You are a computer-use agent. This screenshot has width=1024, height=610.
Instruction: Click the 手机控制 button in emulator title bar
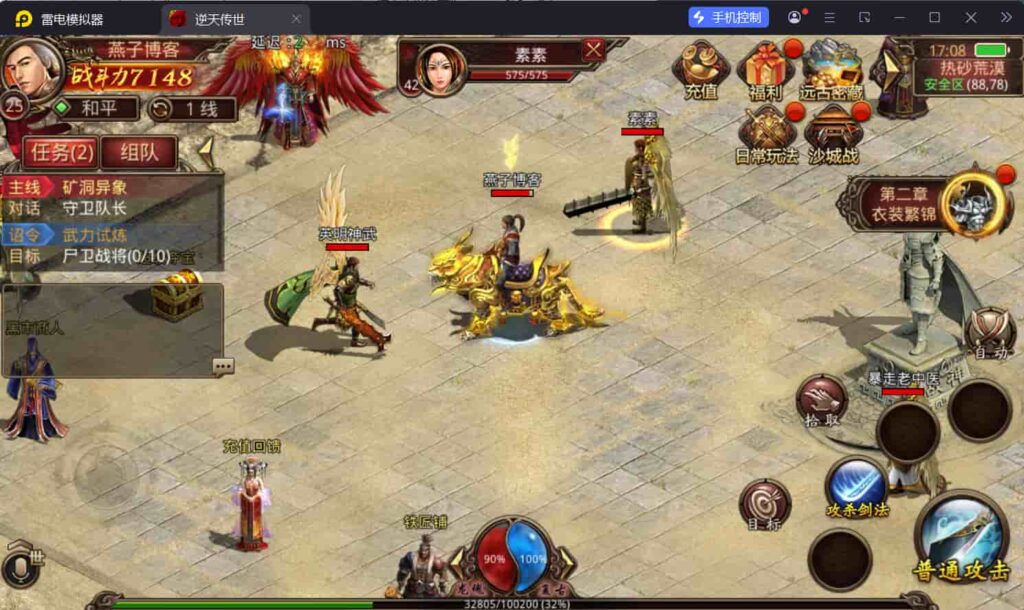[x=728, y=17]
